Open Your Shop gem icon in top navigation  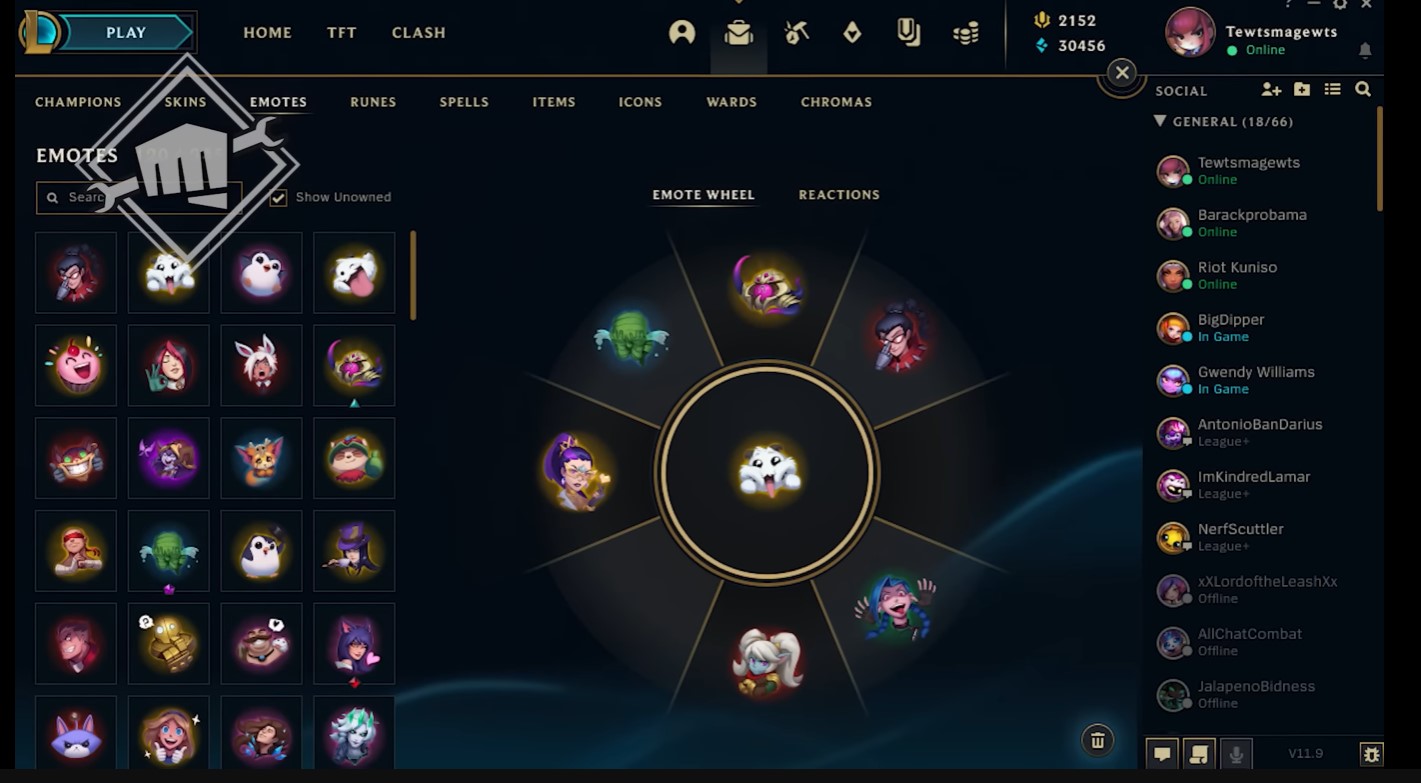[x=852, y=32]
